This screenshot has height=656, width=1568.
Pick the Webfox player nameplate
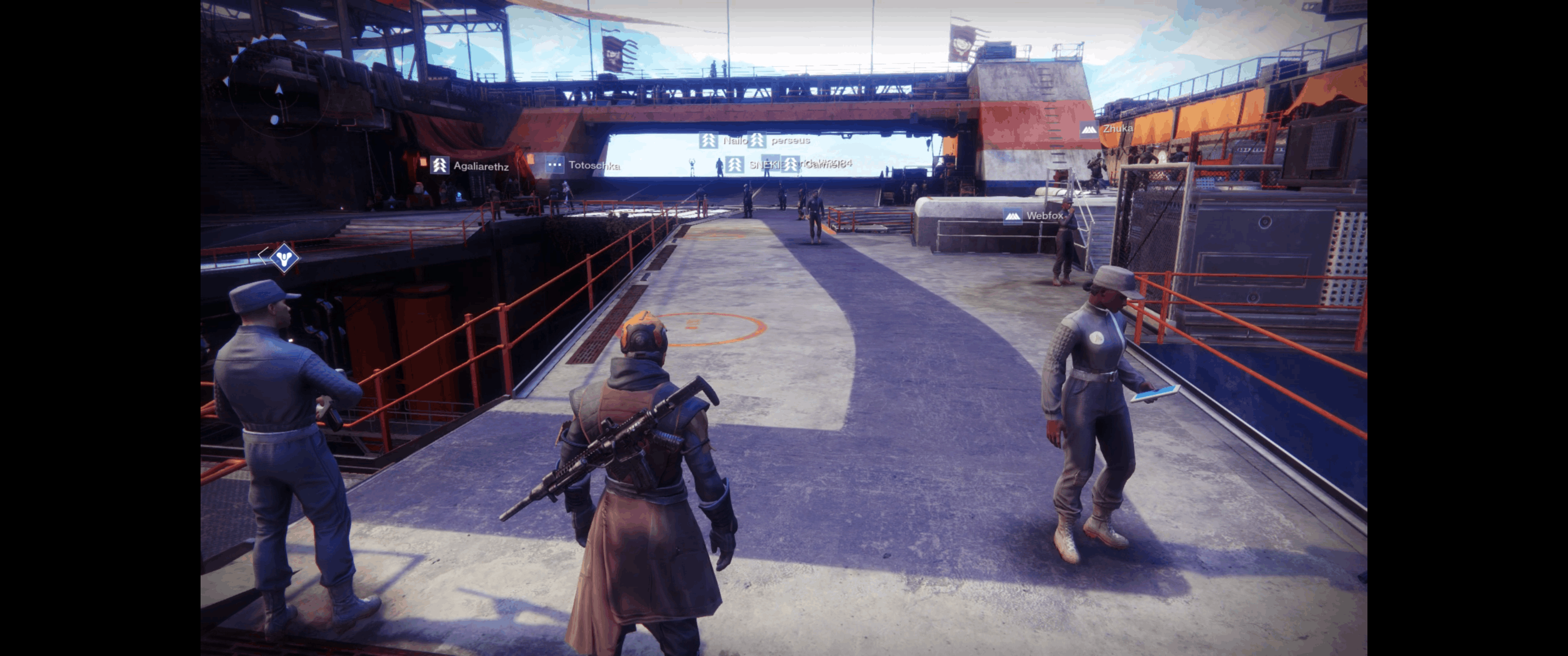pos(1034,215)
